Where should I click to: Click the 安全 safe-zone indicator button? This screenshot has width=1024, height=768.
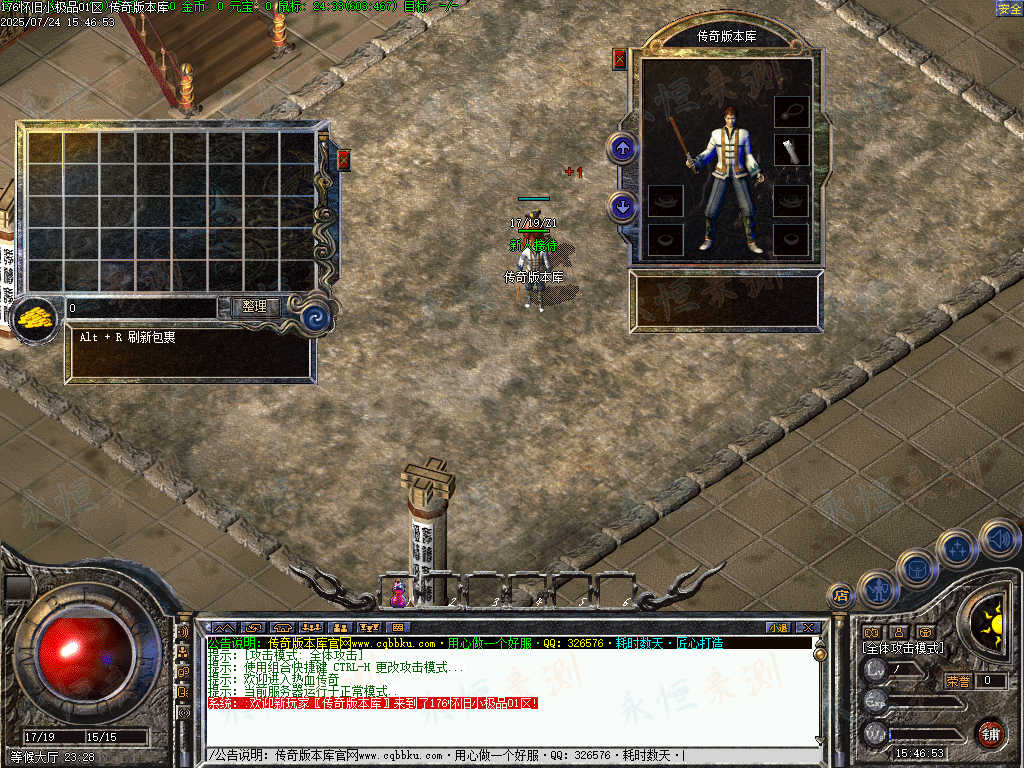coord(1009,9)
